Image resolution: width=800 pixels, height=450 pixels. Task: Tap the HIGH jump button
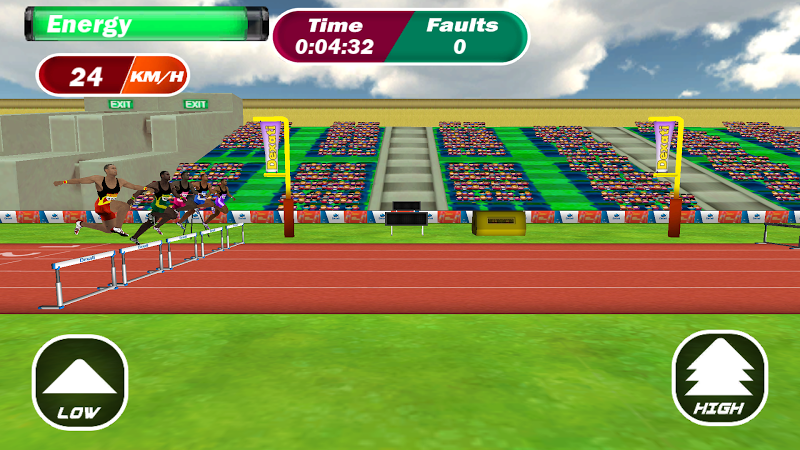[719, 378]
